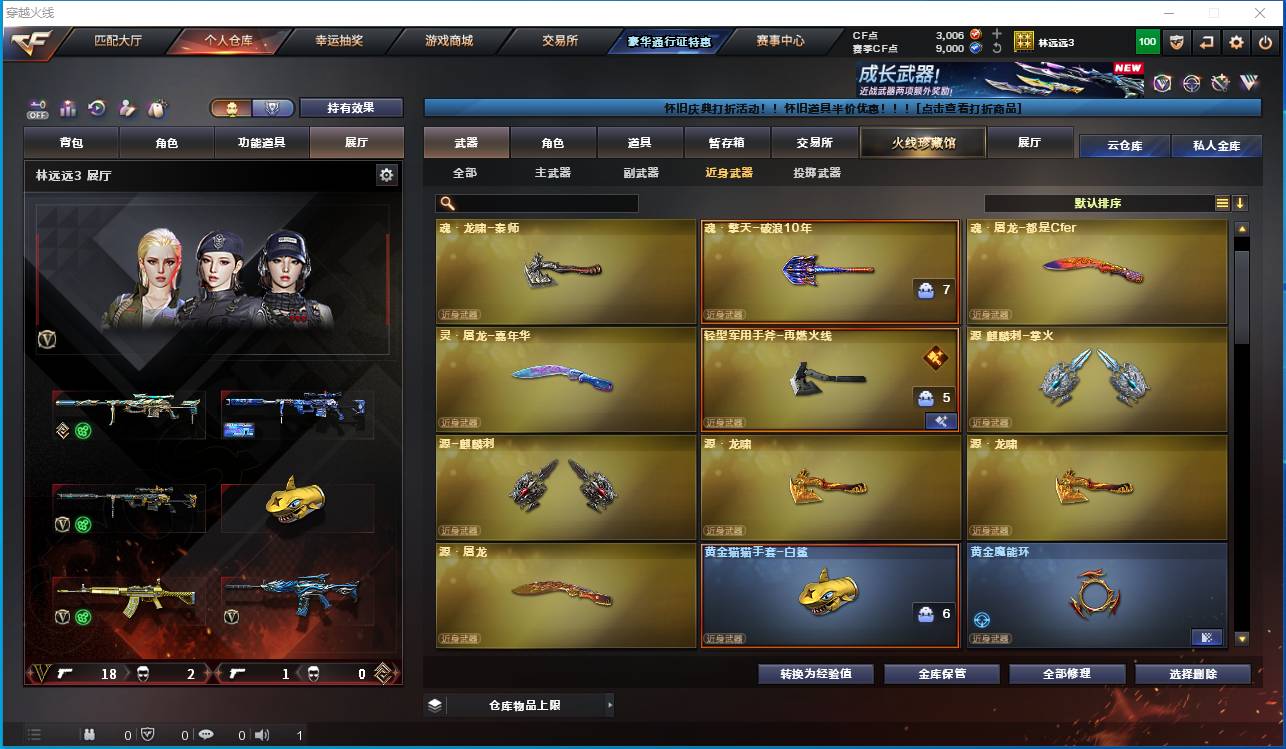1286x749 pixels.
Task: Click the switch-account arrow icon near the gear
Action: 1207,42
